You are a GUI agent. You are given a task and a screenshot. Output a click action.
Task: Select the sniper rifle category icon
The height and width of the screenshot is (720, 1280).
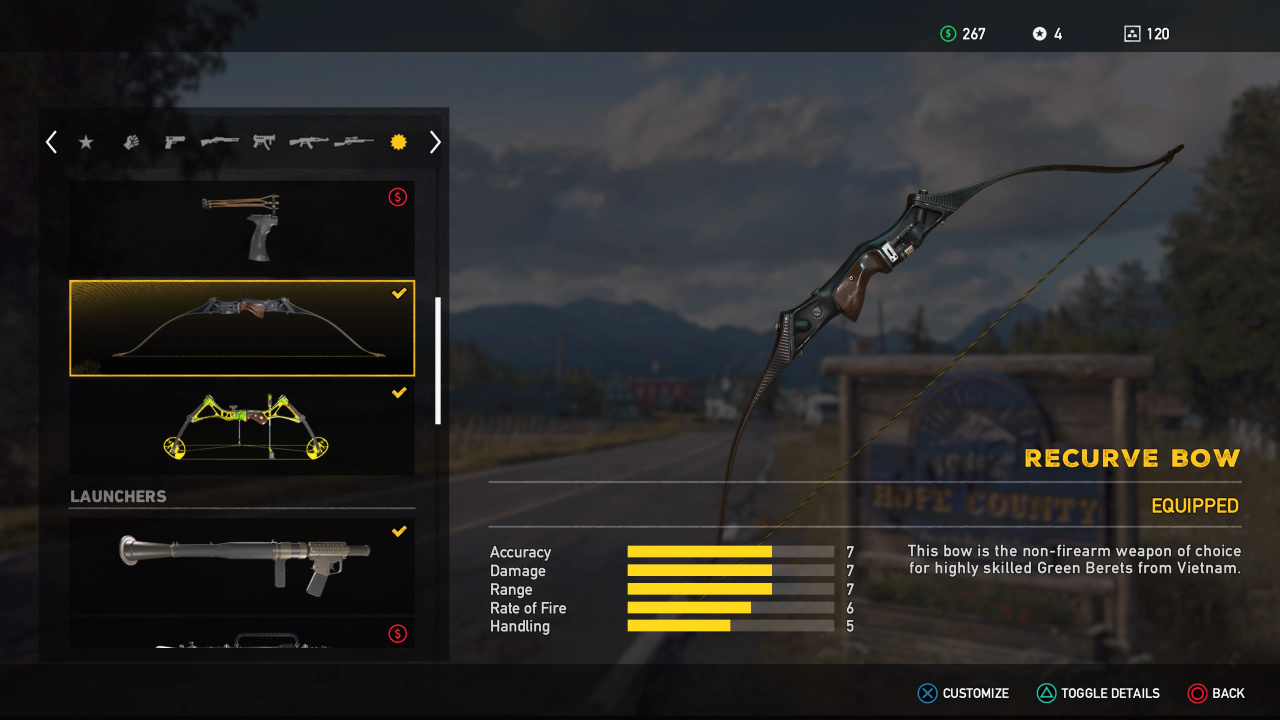353,142
